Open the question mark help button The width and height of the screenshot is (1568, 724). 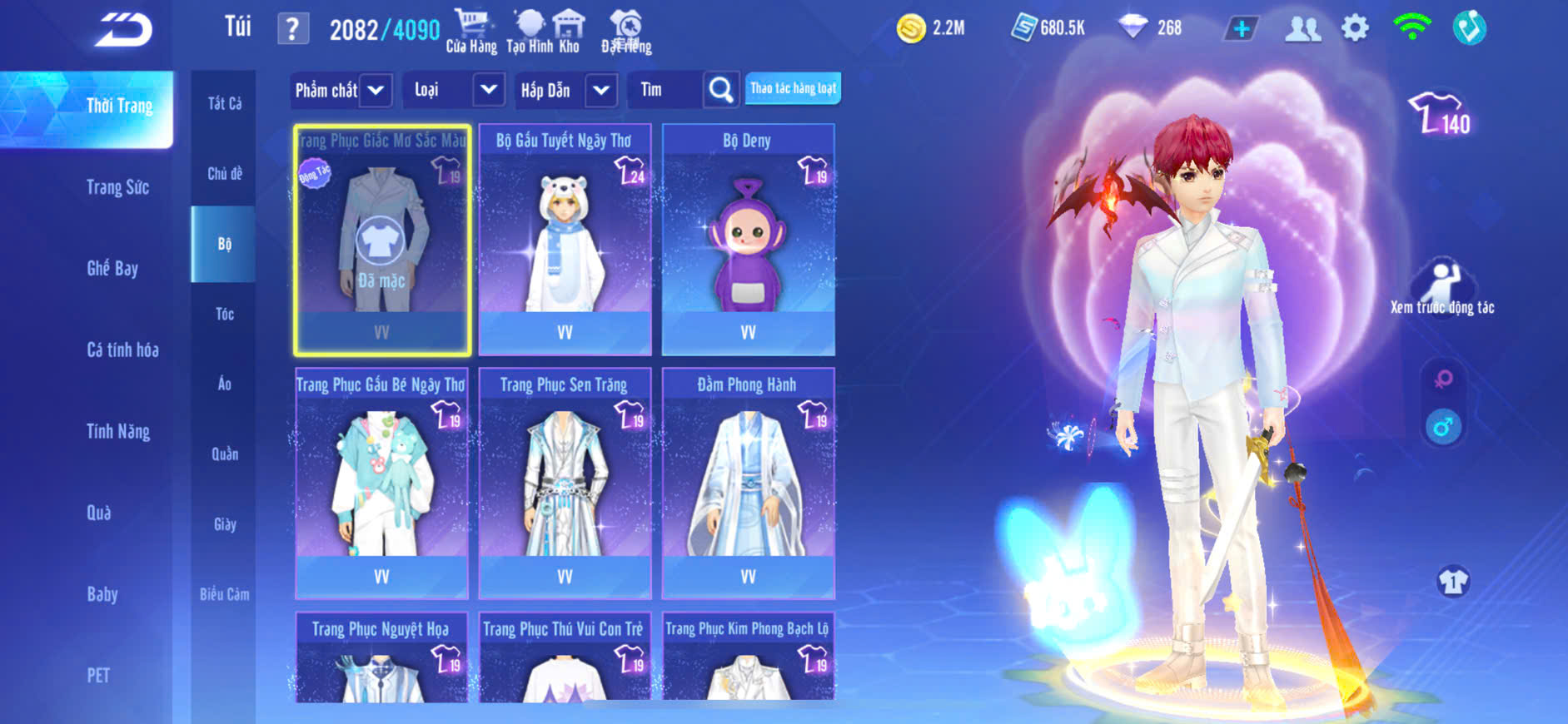(292, 29)
